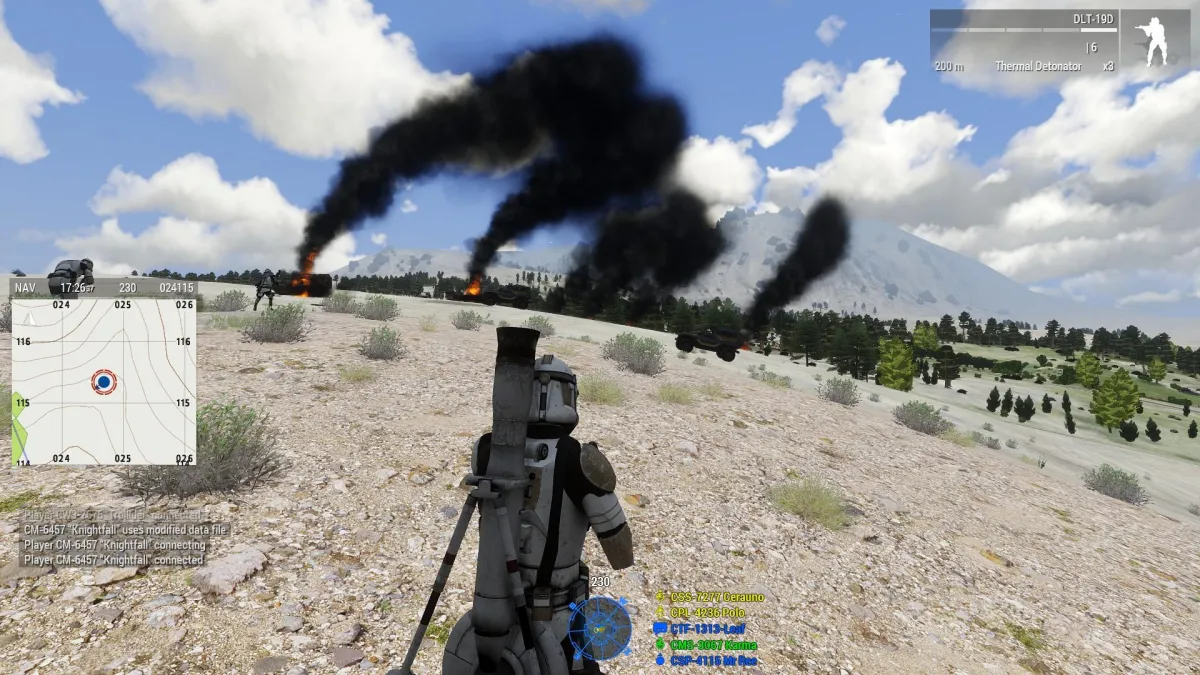The height and width of the screenshot is (675, 1200).
Task: Click the Knightfall connected chat message
Action: coord(113,560)
